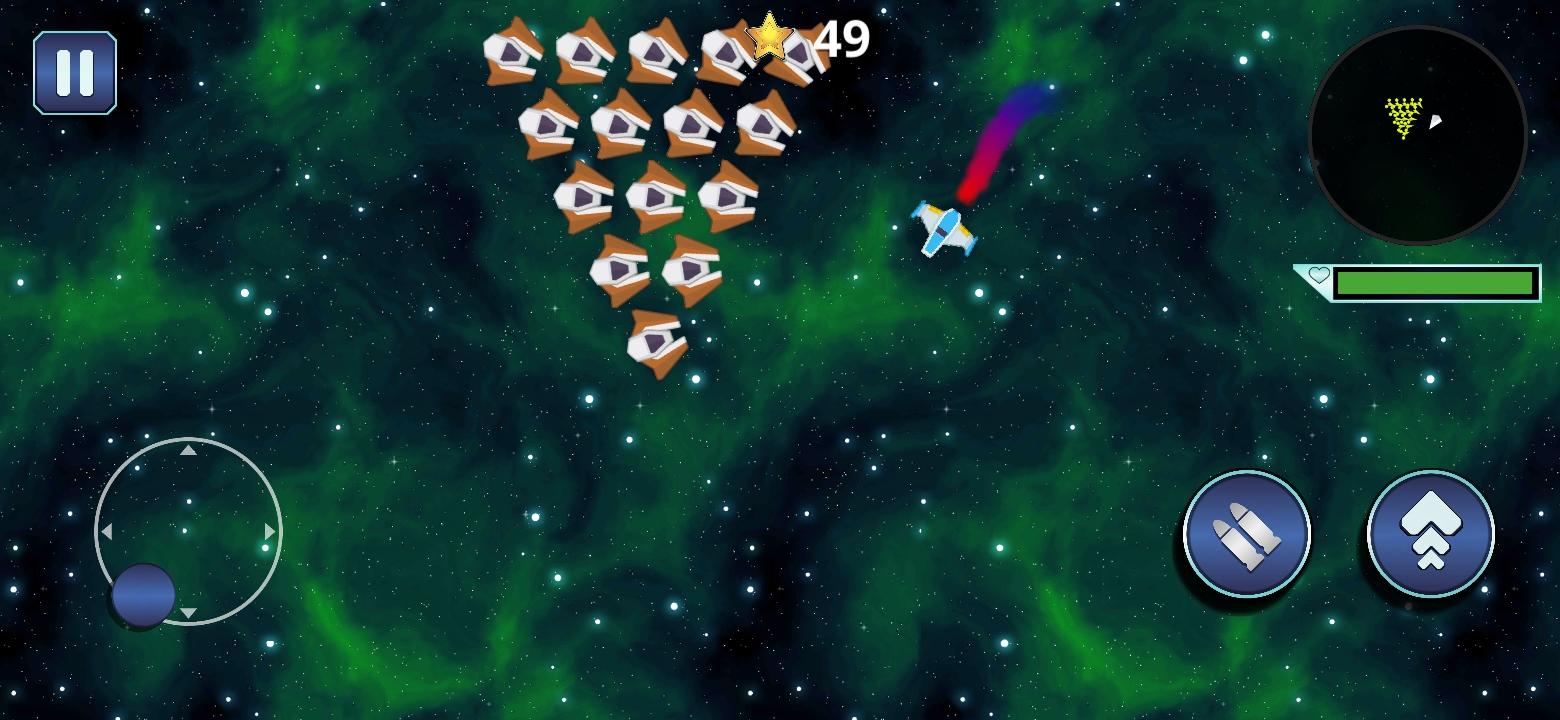1560x720 pixels.
Task: Select the lone enemy at the formation's bottom tip
Action: [x=657, y=340]
